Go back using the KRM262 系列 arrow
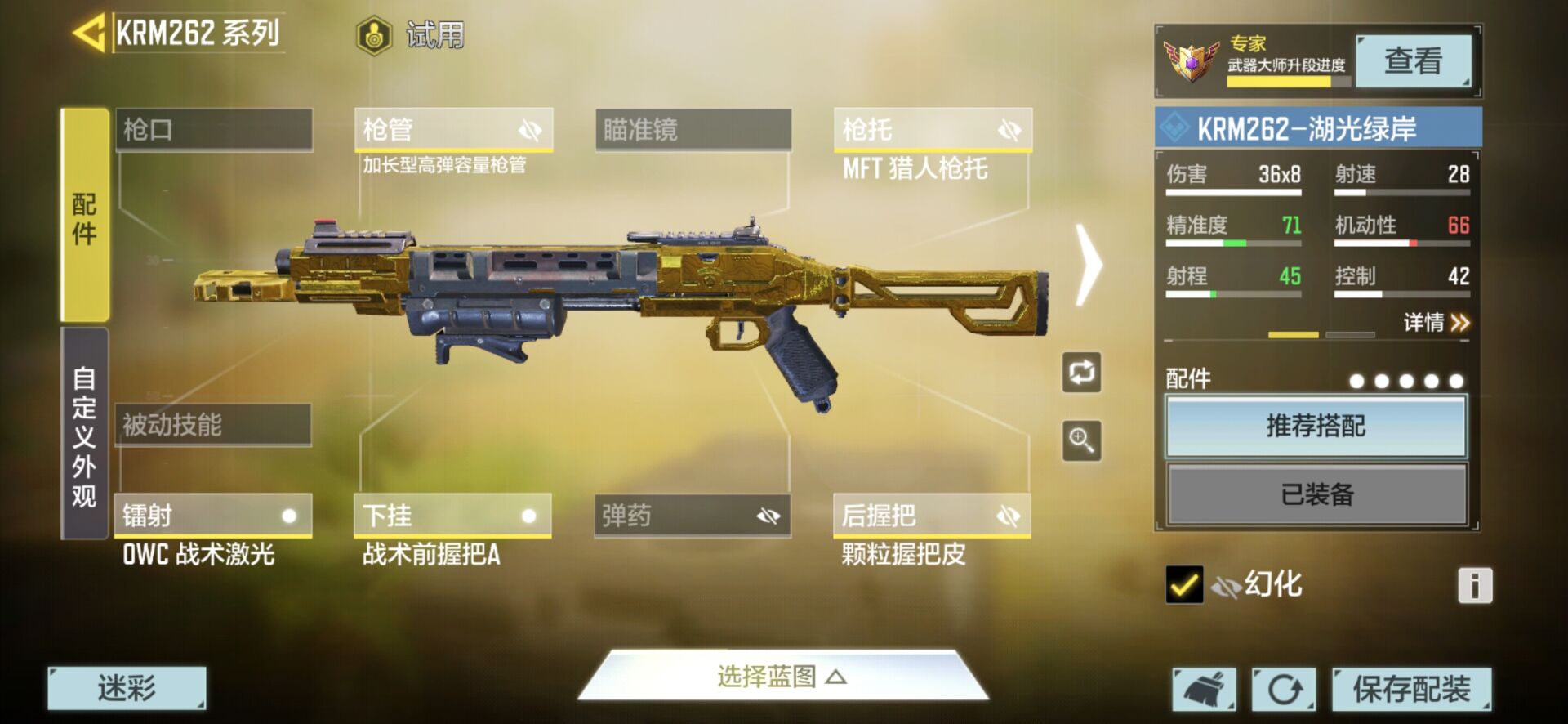1568x724 pixels. [88, 34]
